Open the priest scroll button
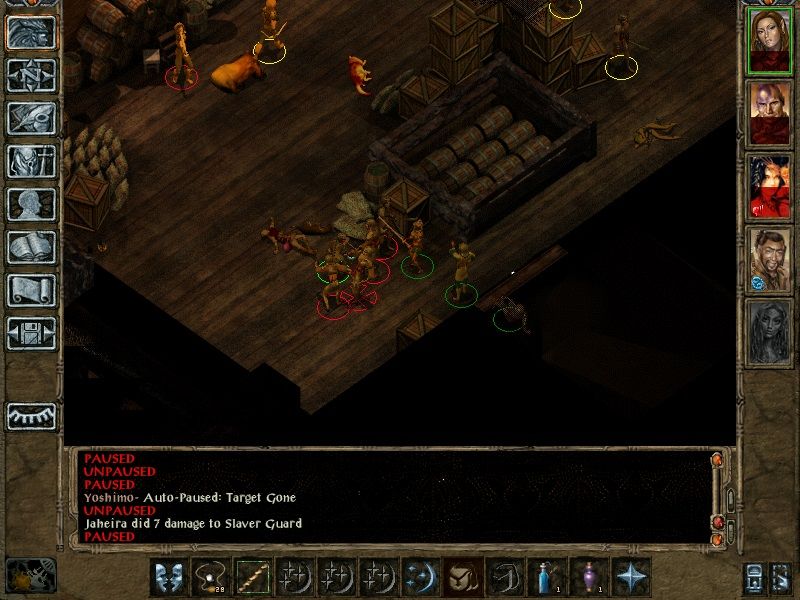The width and height of the screenshot is (800, 600). 31,290
